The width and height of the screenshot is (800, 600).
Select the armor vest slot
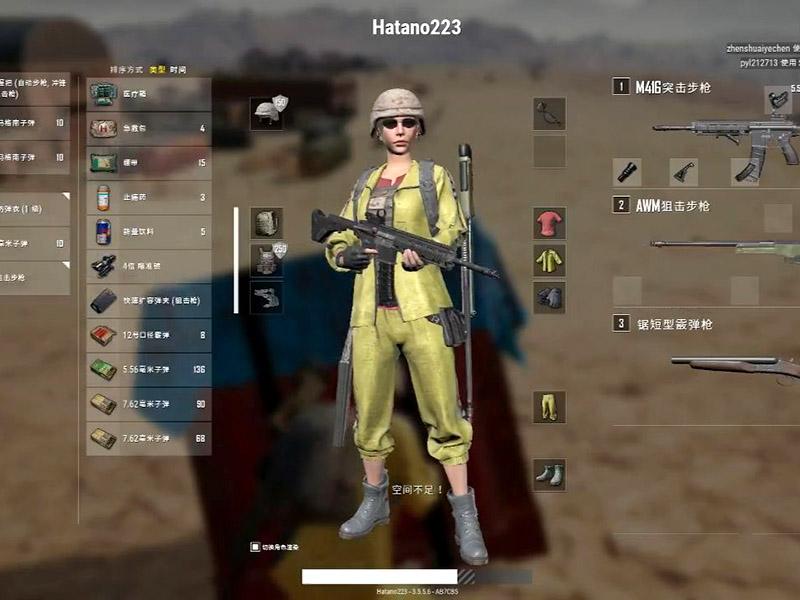click(x=266, y=260)
